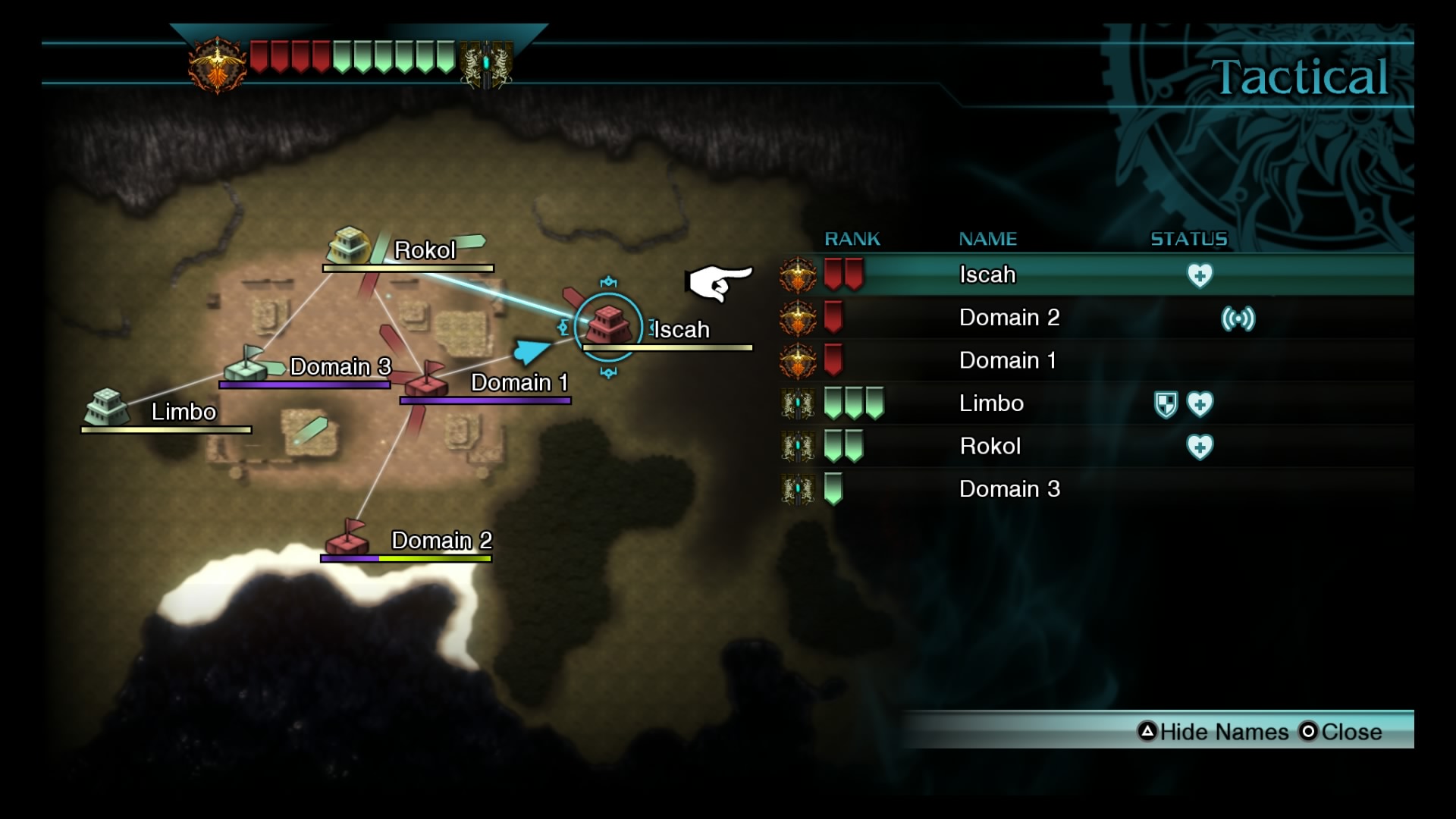Choose Domain 2 from the territory list
This screenshot has height=819, width=1456.
[x=1009, y=318]
